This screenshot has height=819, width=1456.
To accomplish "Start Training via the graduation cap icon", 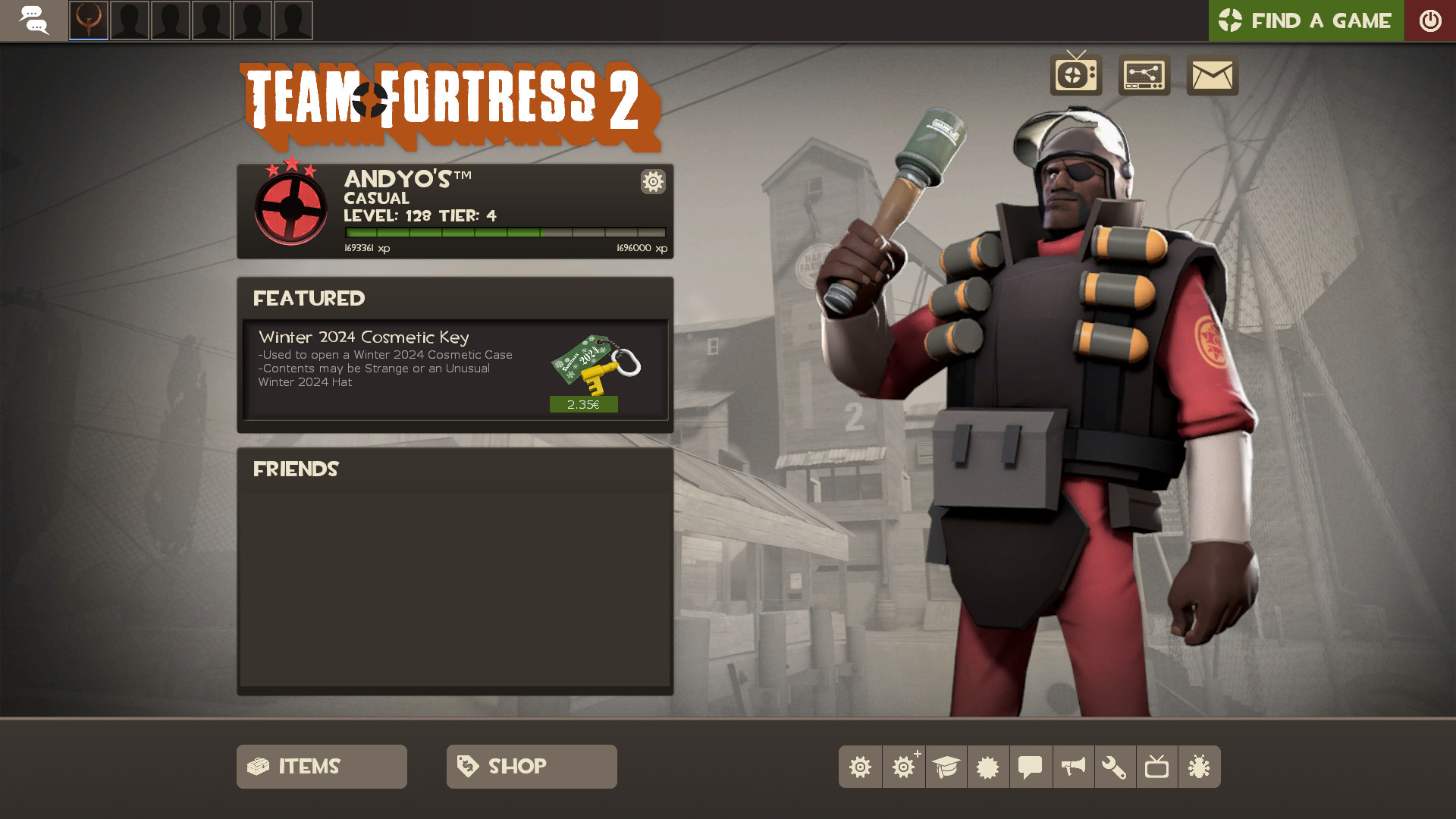I will pyautogui.click(x=946, y=767).
